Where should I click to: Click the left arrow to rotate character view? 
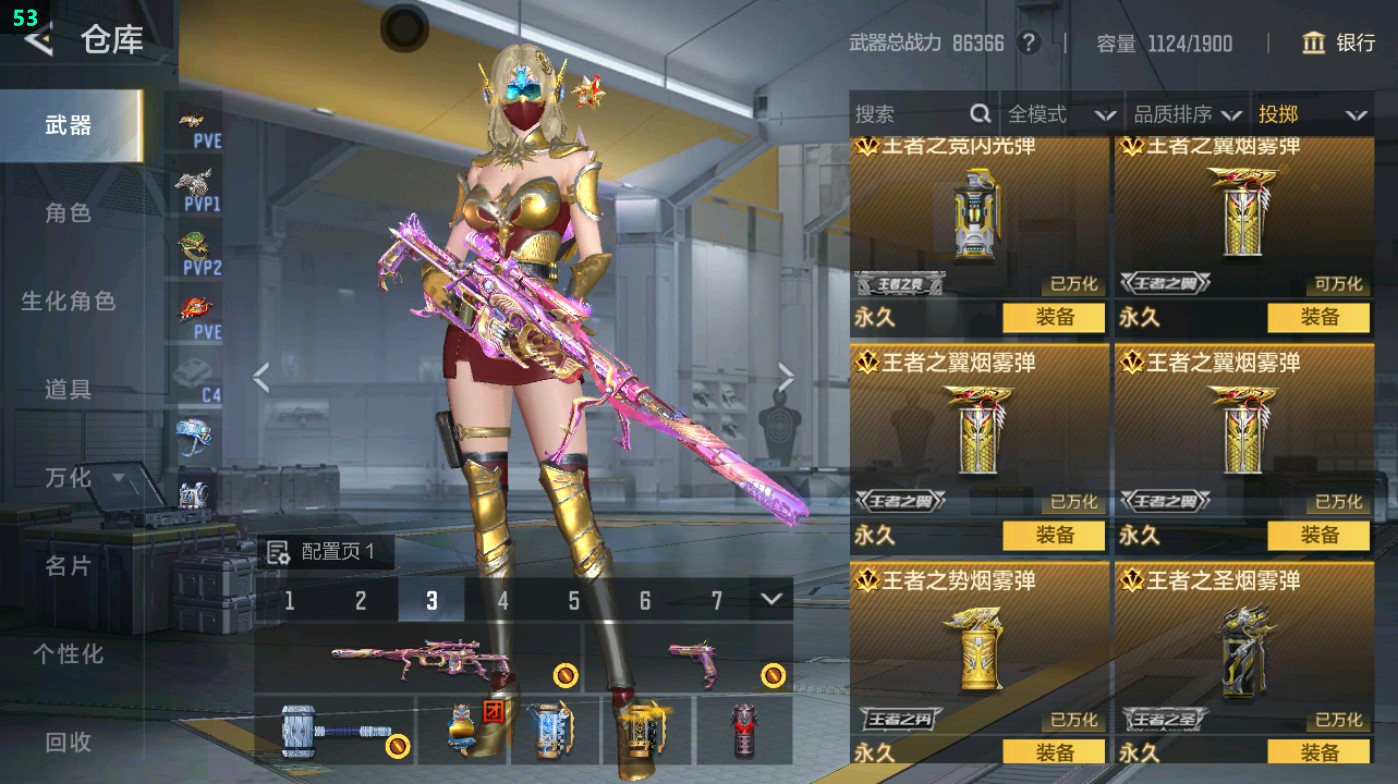click(260, 375)
